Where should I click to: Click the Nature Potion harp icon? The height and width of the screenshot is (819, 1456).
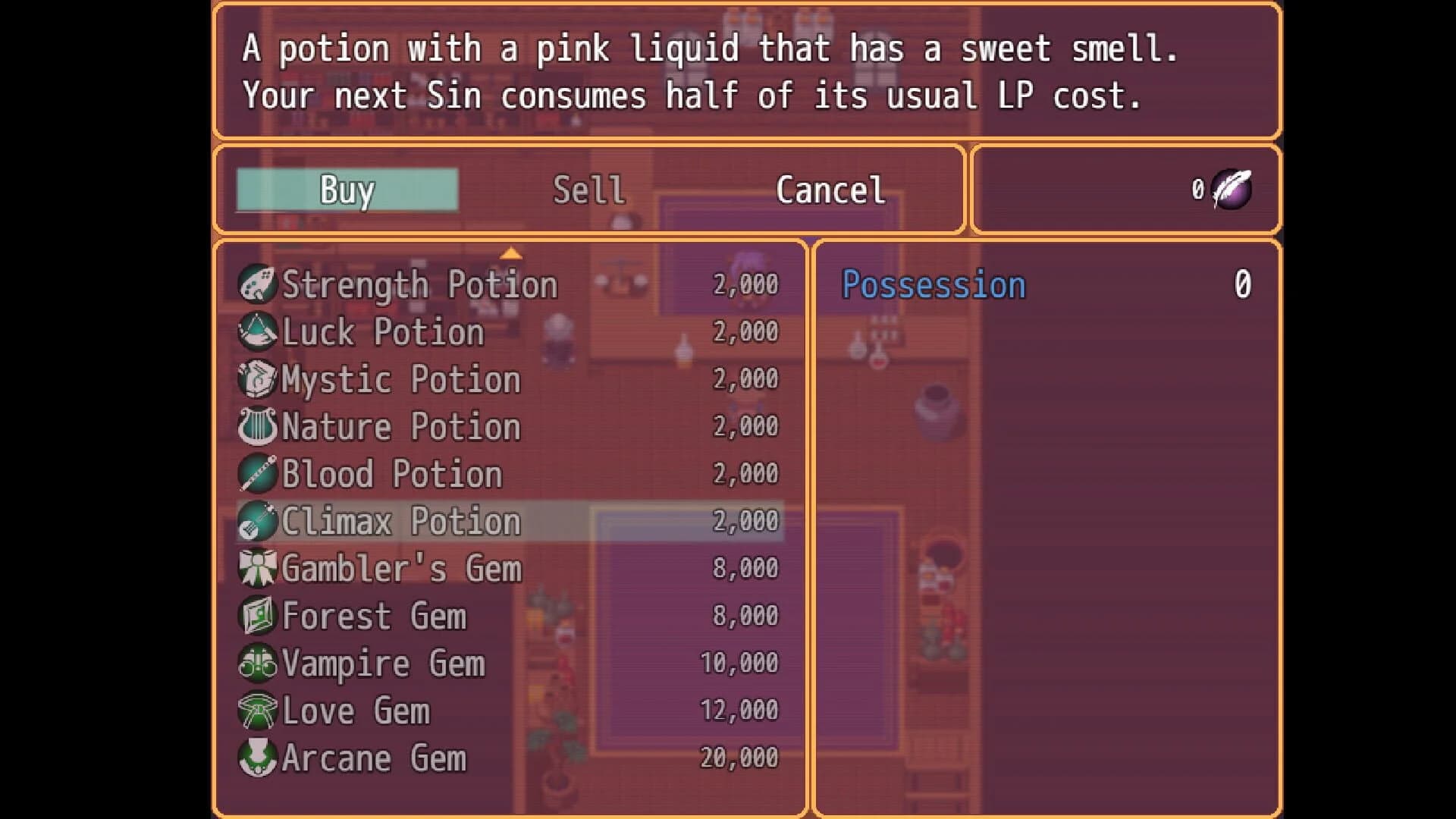(259, 426)
